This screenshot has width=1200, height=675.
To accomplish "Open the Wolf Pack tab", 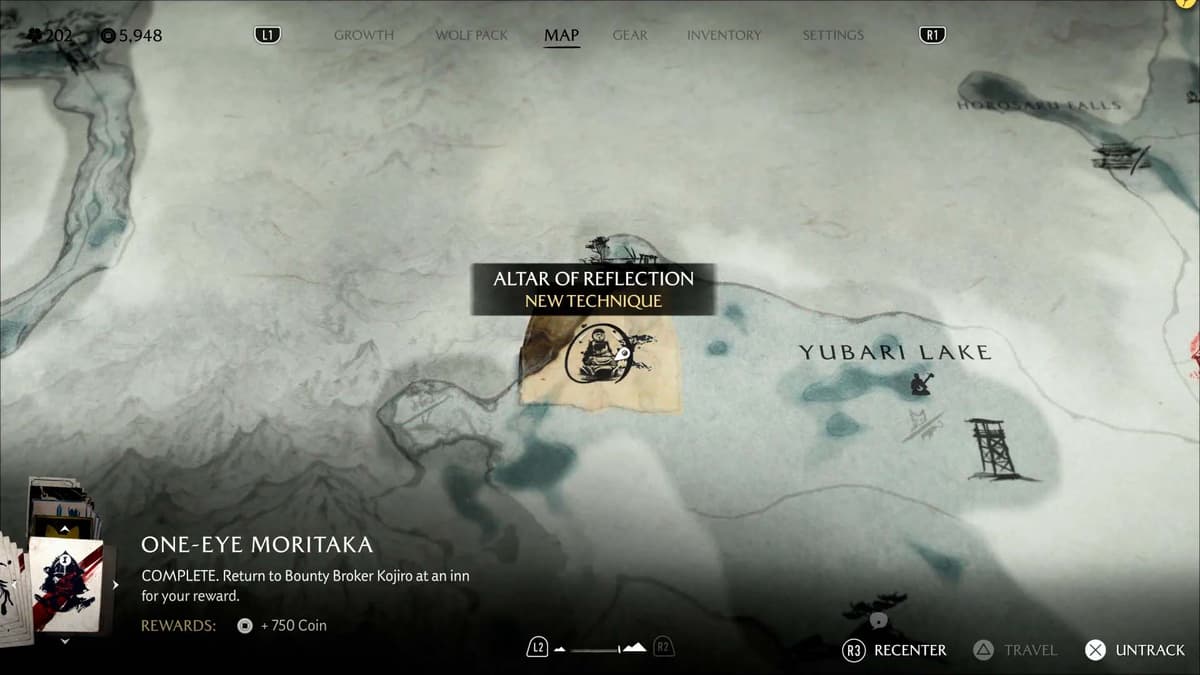I will pyautogui.click(x=471, y=35).
